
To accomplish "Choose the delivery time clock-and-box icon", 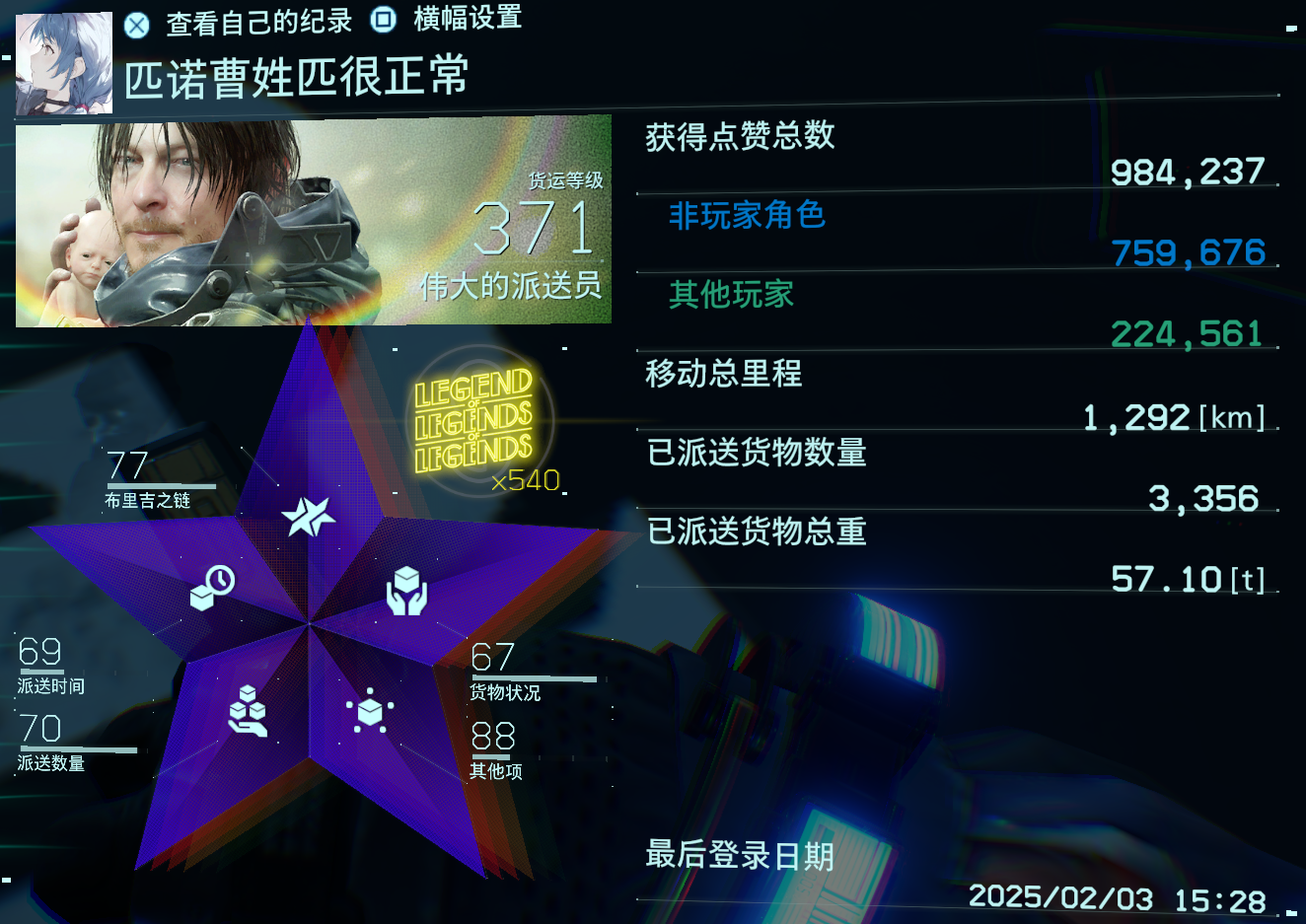I will 212,588.
